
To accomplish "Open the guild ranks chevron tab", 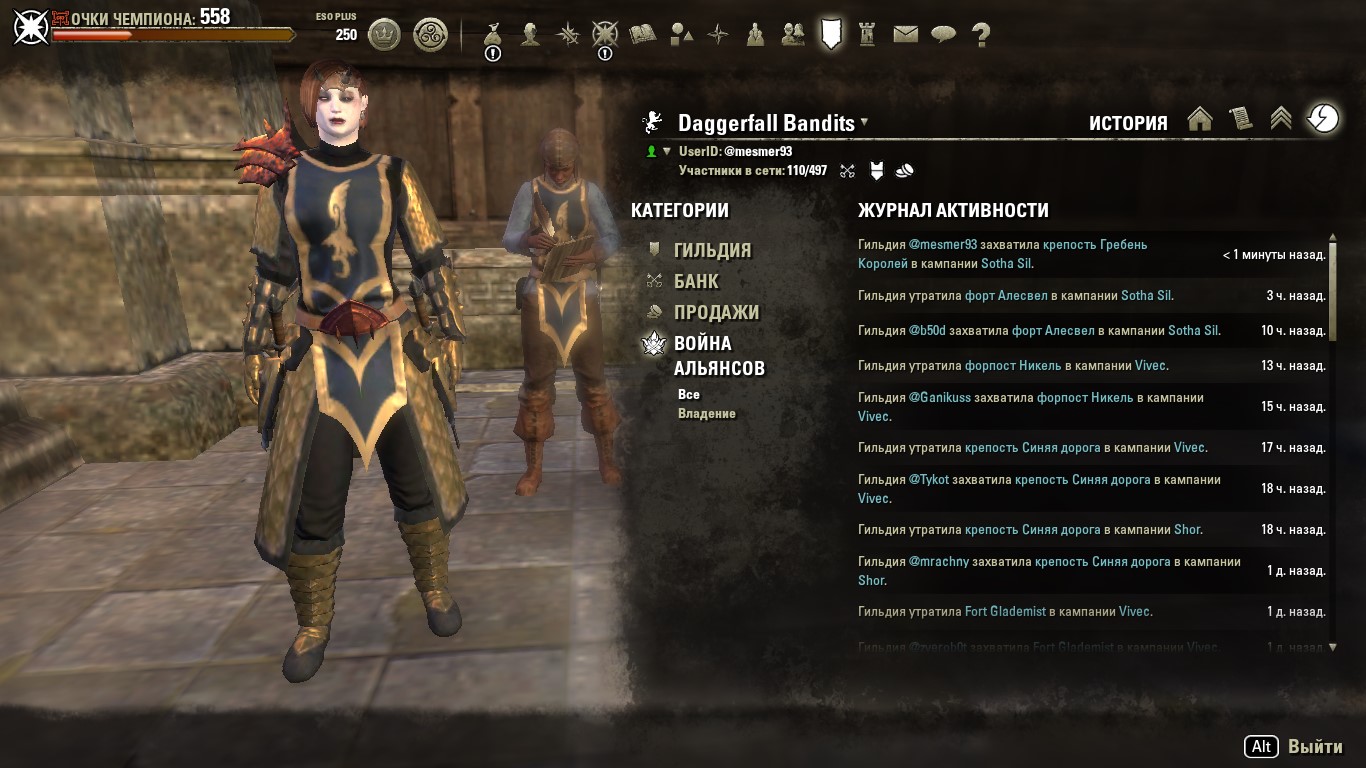I will tap(1281, 119).
